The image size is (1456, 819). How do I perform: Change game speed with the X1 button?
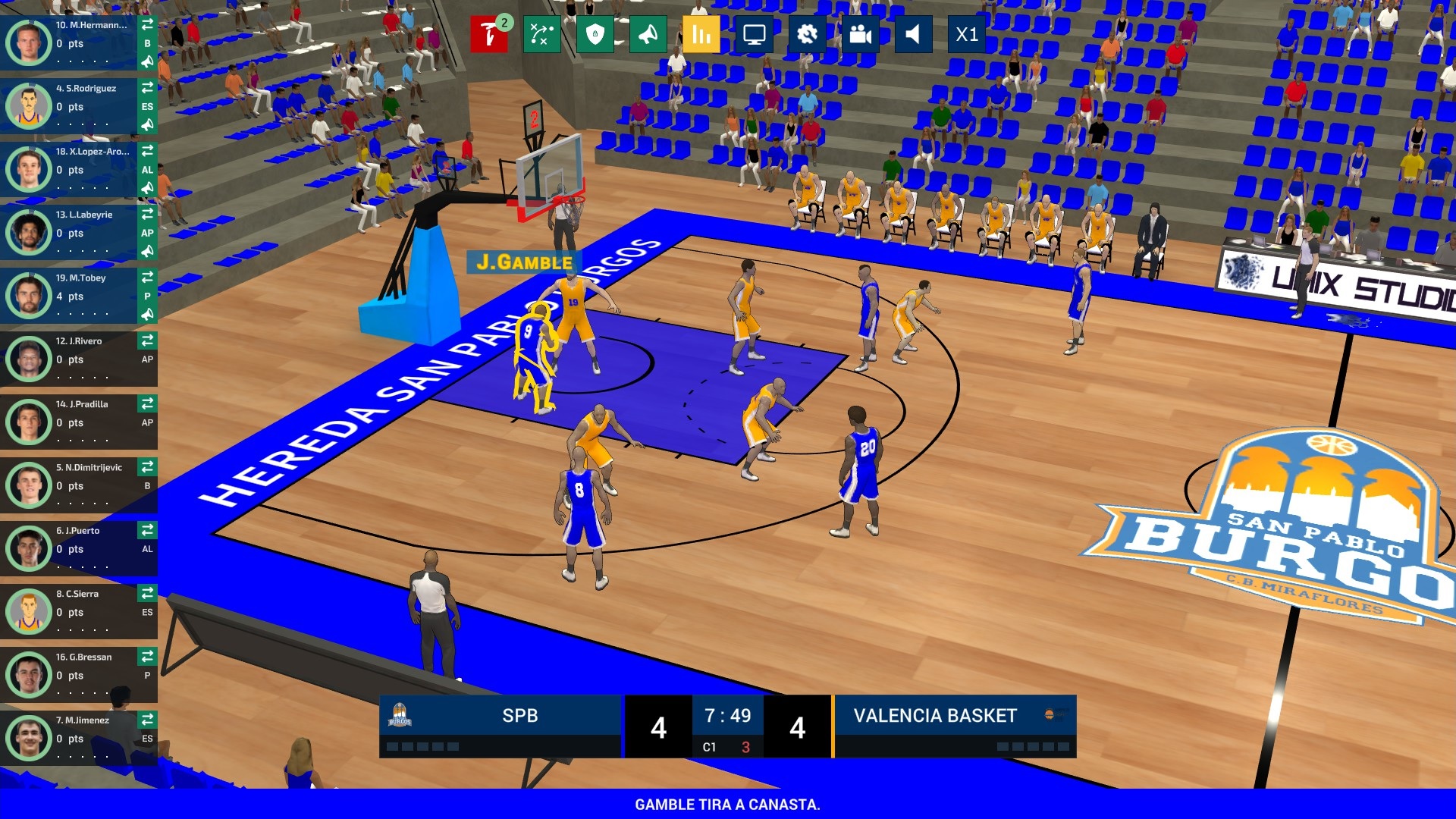967,34
